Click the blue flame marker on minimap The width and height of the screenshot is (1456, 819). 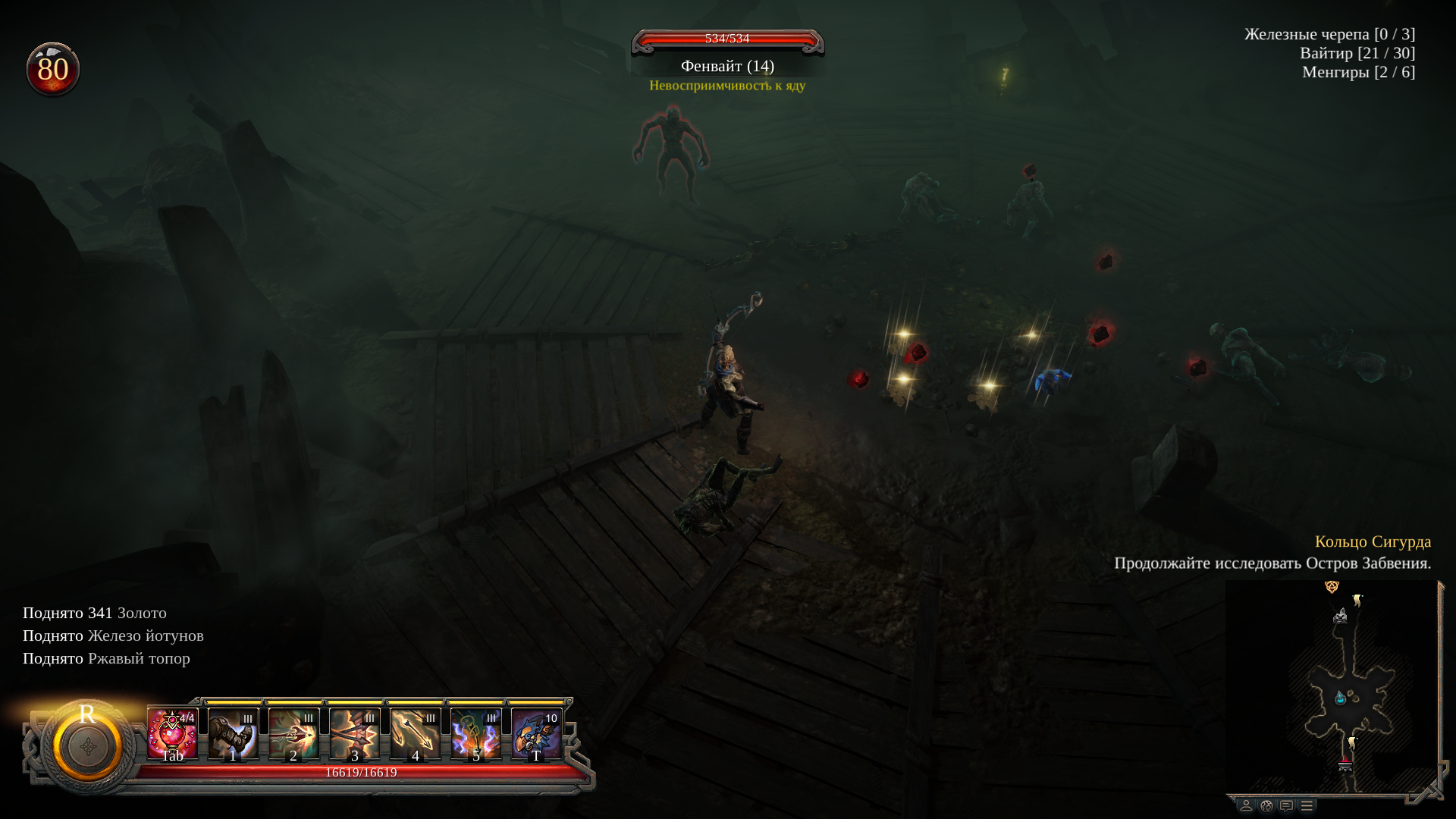(1341, 697)
